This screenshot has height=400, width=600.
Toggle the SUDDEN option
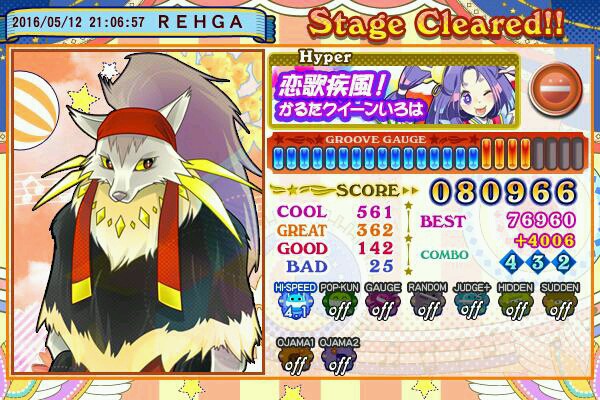point(559,303)
